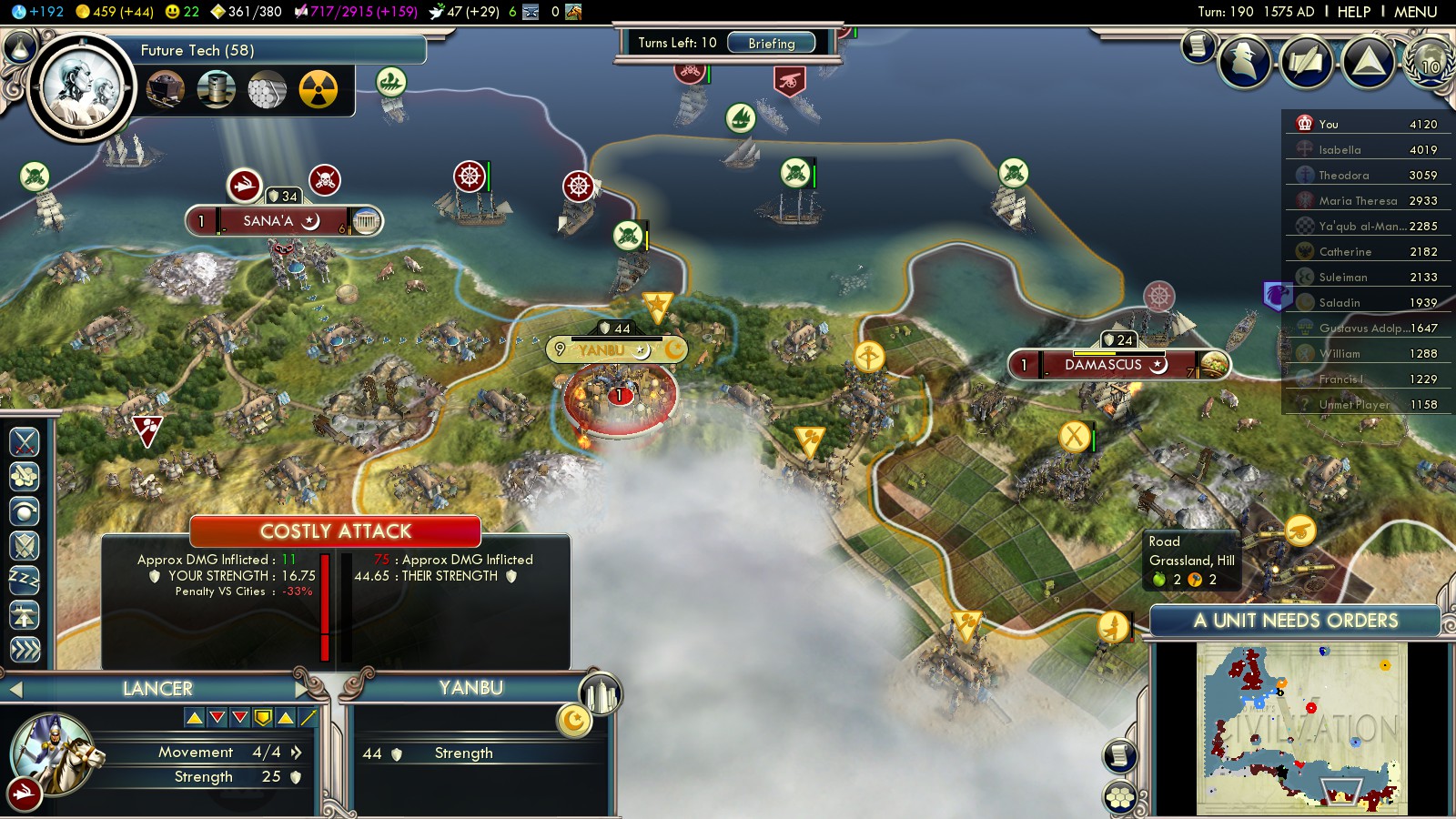Screen dimensions: 1456x819
Task: Open the HELP screen
Action: pos(1353,12)
